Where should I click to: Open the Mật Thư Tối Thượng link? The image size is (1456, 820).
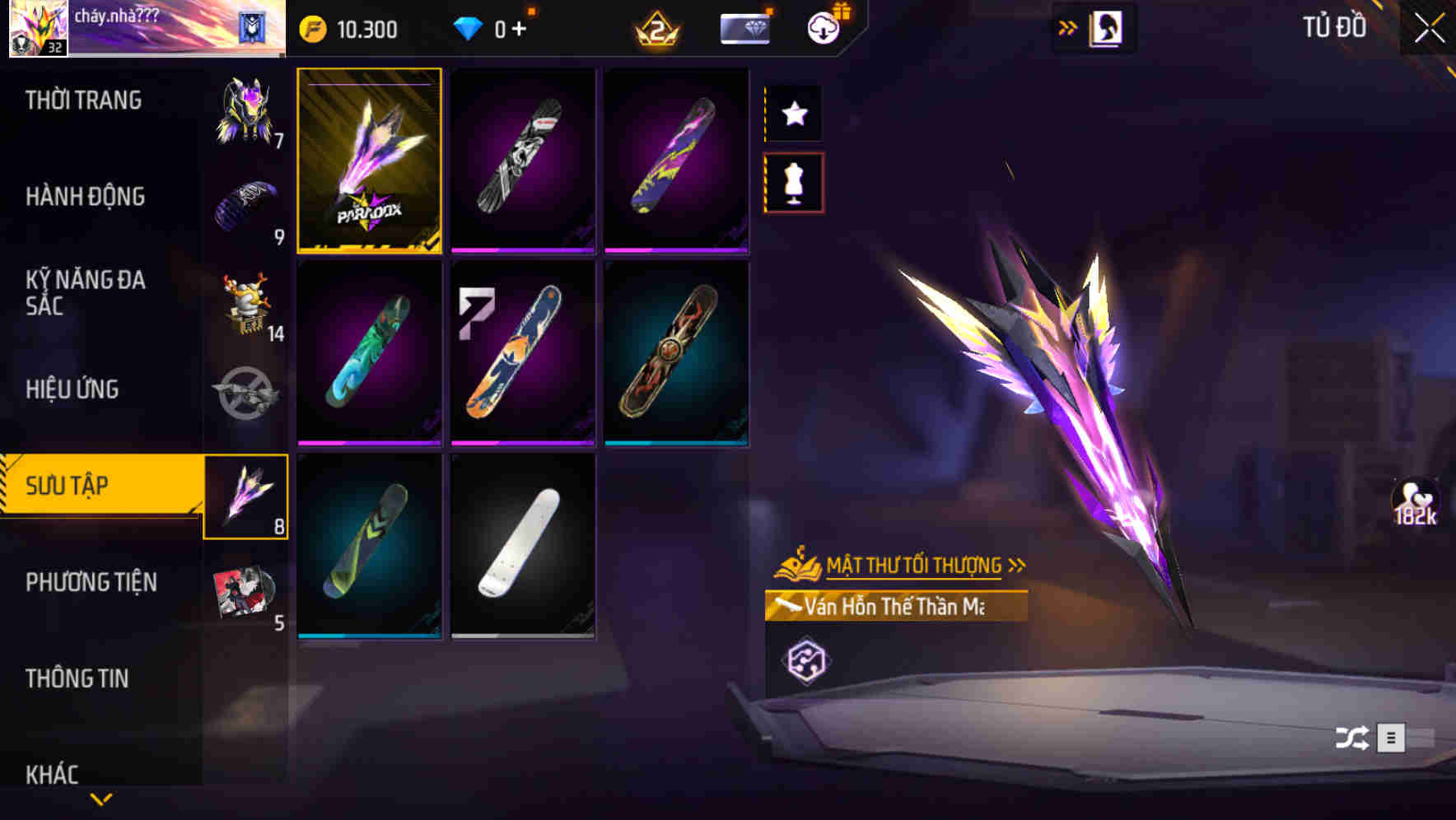coord(914,565)
